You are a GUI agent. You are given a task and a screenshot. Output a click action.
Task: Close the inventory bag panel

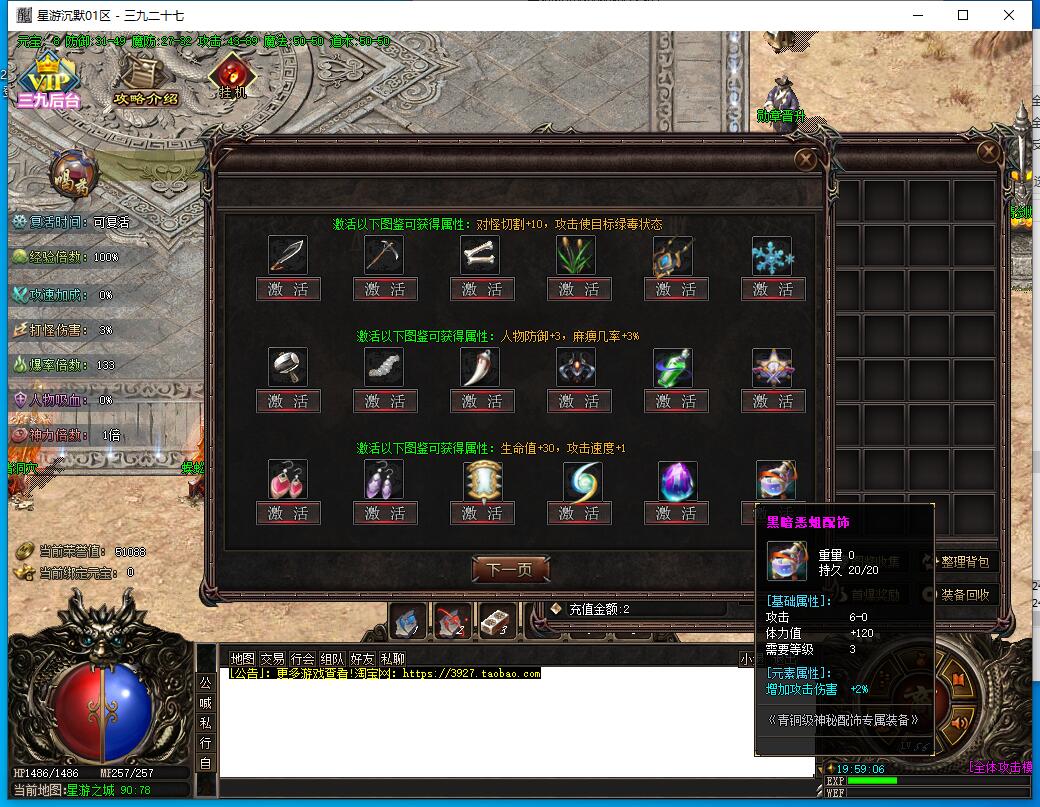pos(988,152)
